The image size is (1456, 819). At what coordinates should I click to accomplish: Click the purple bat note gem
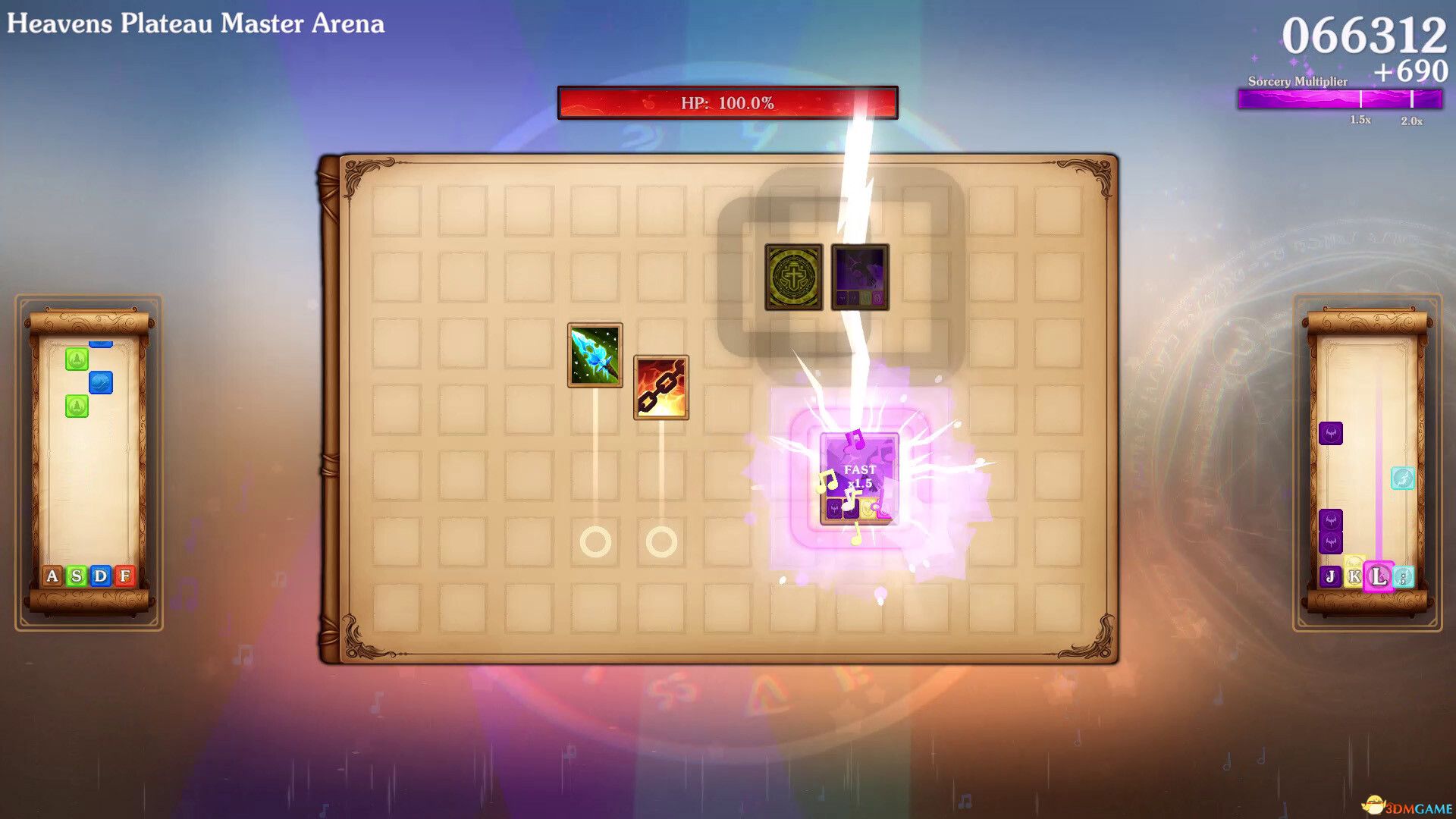pyautogui.click(x=1329, y=432)
